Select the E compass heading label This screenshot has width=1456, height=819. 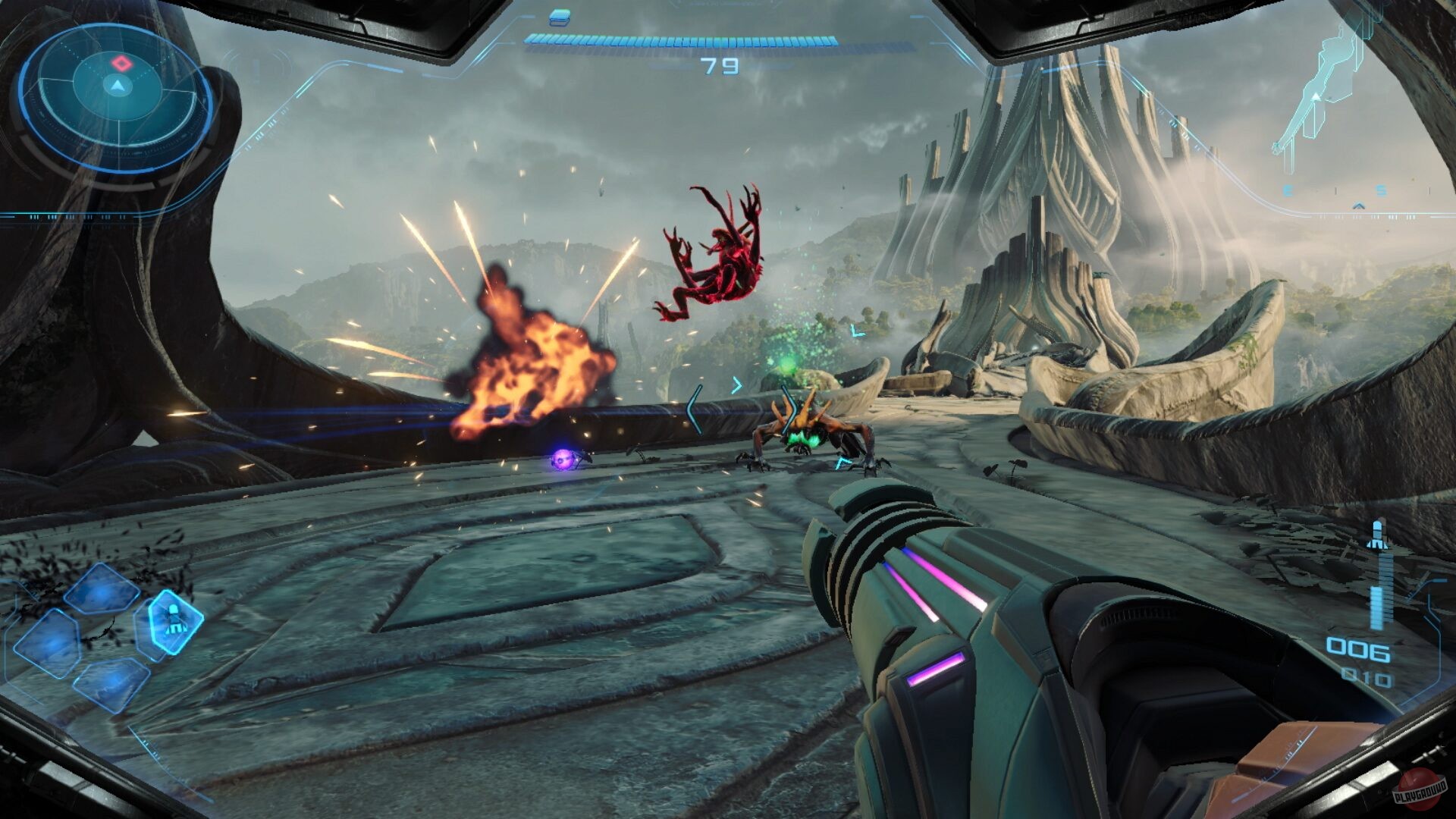[1288, 190]
